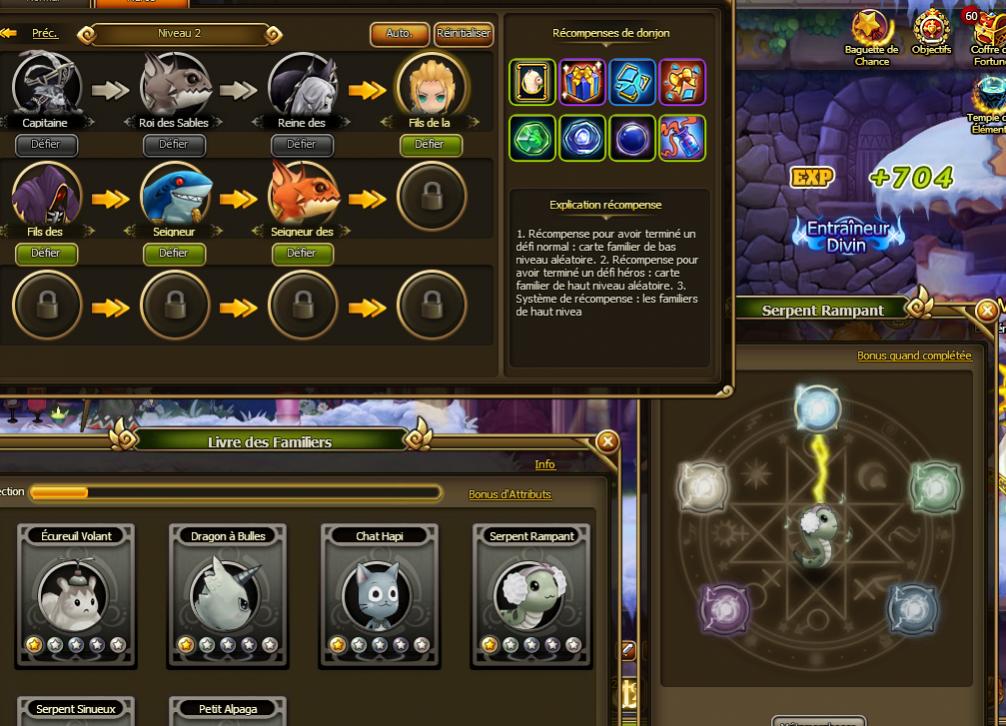Pick the Chat Hapi familiar card
1006x726 pixels.
point(380,595)
